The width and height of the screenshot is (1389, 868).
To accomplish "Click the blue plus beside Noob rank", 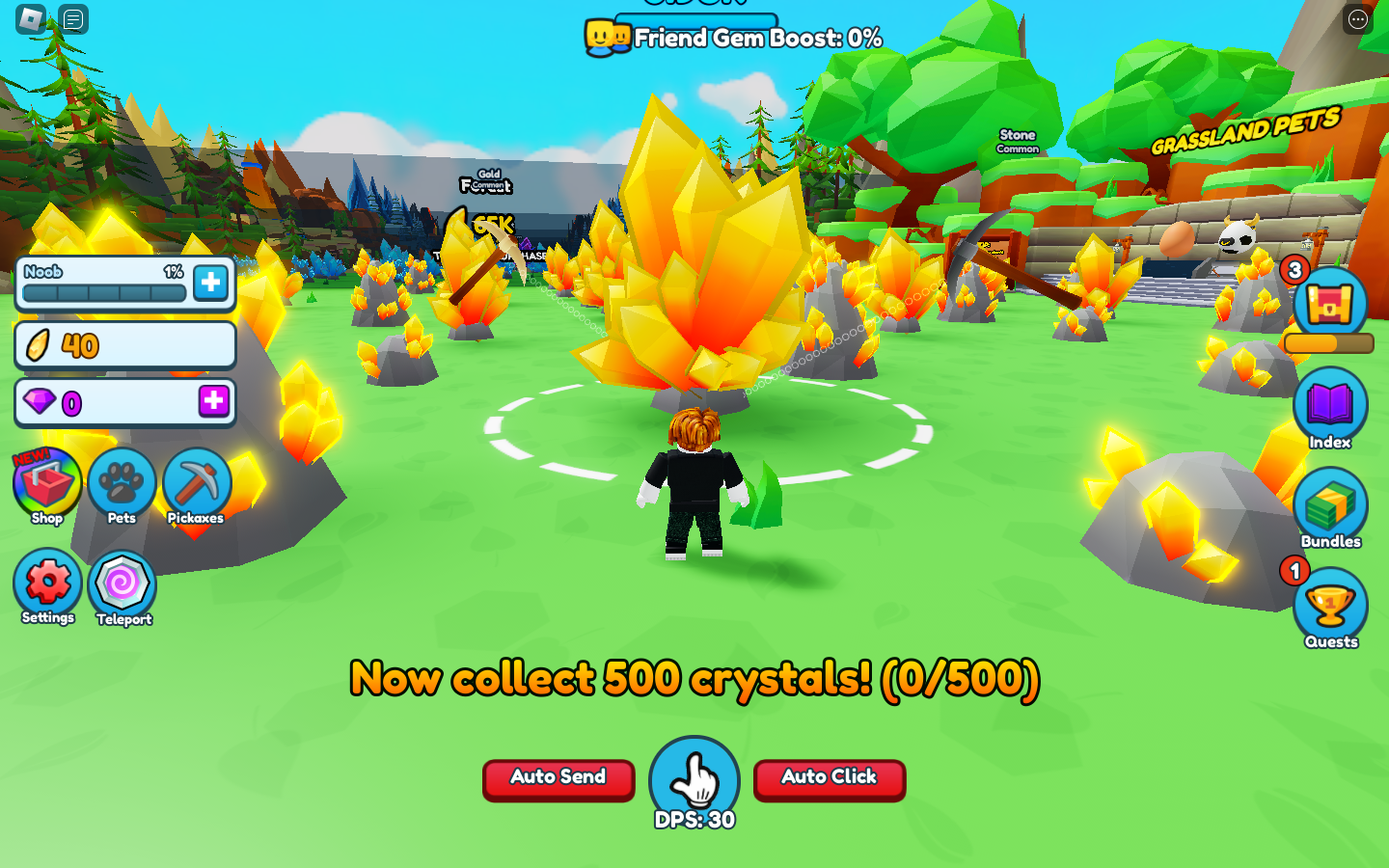I will [x=211, y=283].
